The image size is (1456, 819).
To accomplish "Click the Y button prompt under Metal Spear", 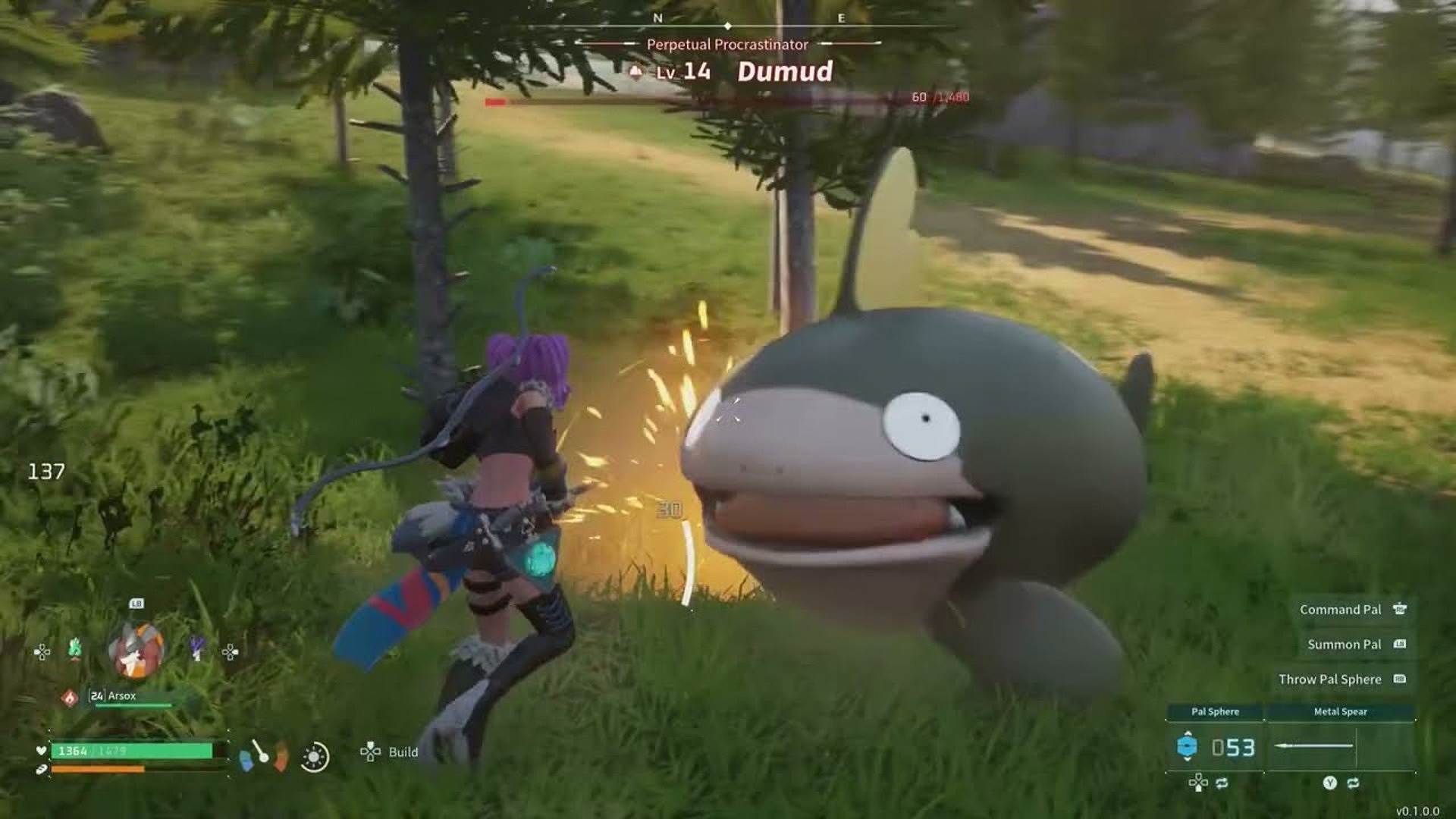I will (x=1329, y=782).
